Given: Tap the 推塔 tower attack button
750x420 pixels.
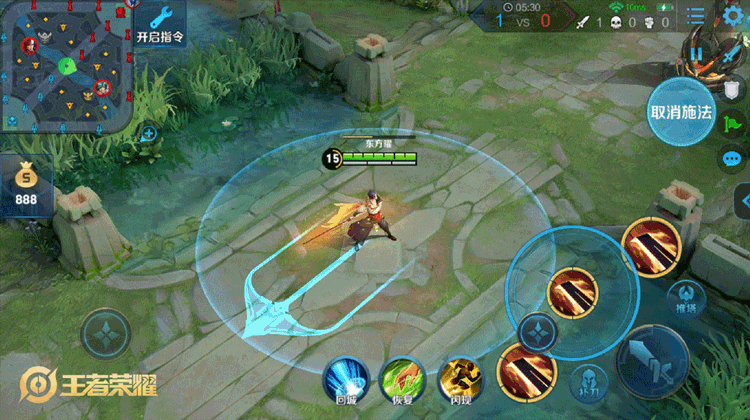Looking at the screenshot, I should point(685,298).
